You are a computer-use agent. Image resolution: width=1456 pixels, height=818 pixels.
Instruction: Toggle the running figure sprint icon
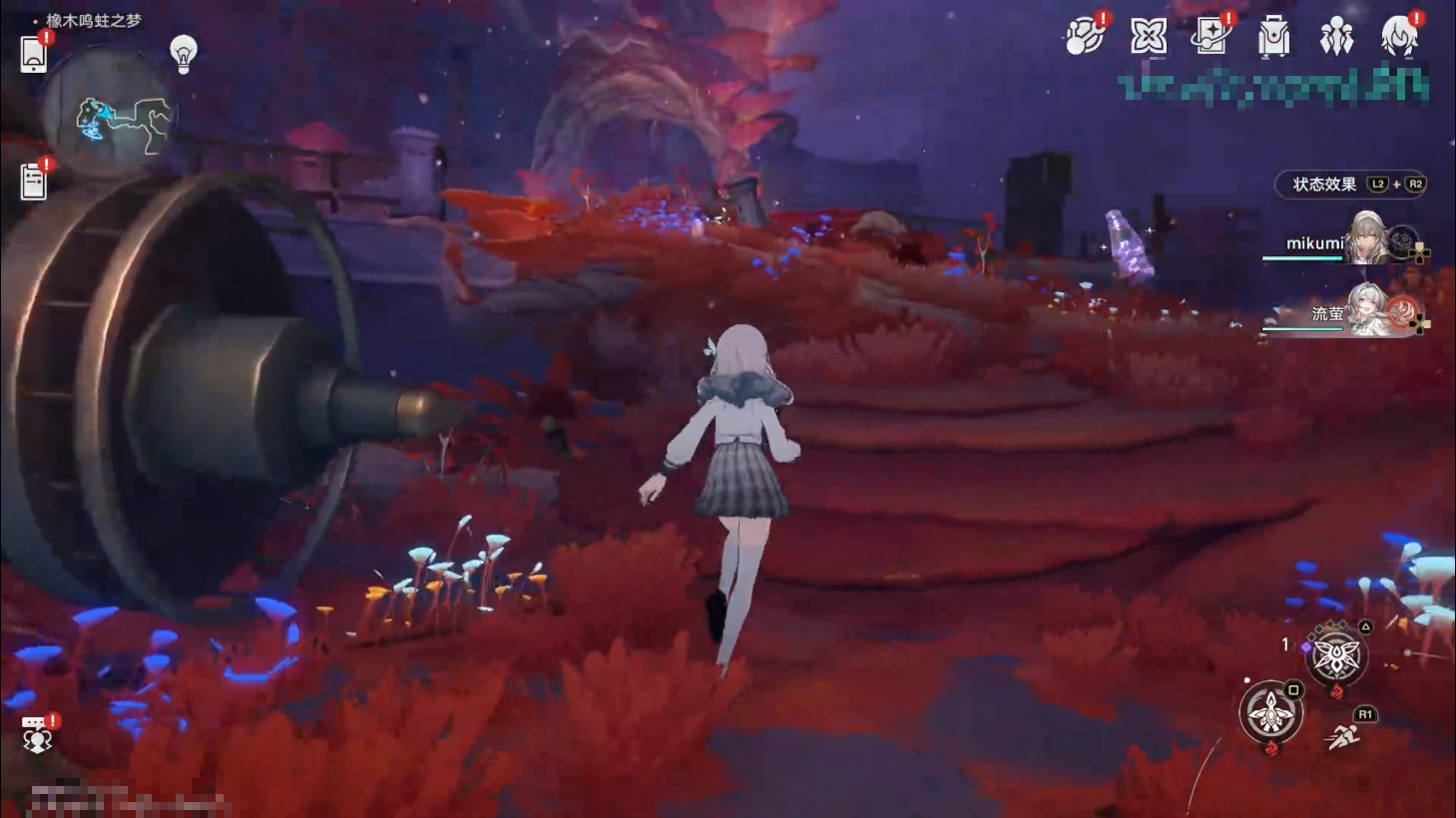(1343, 737)
